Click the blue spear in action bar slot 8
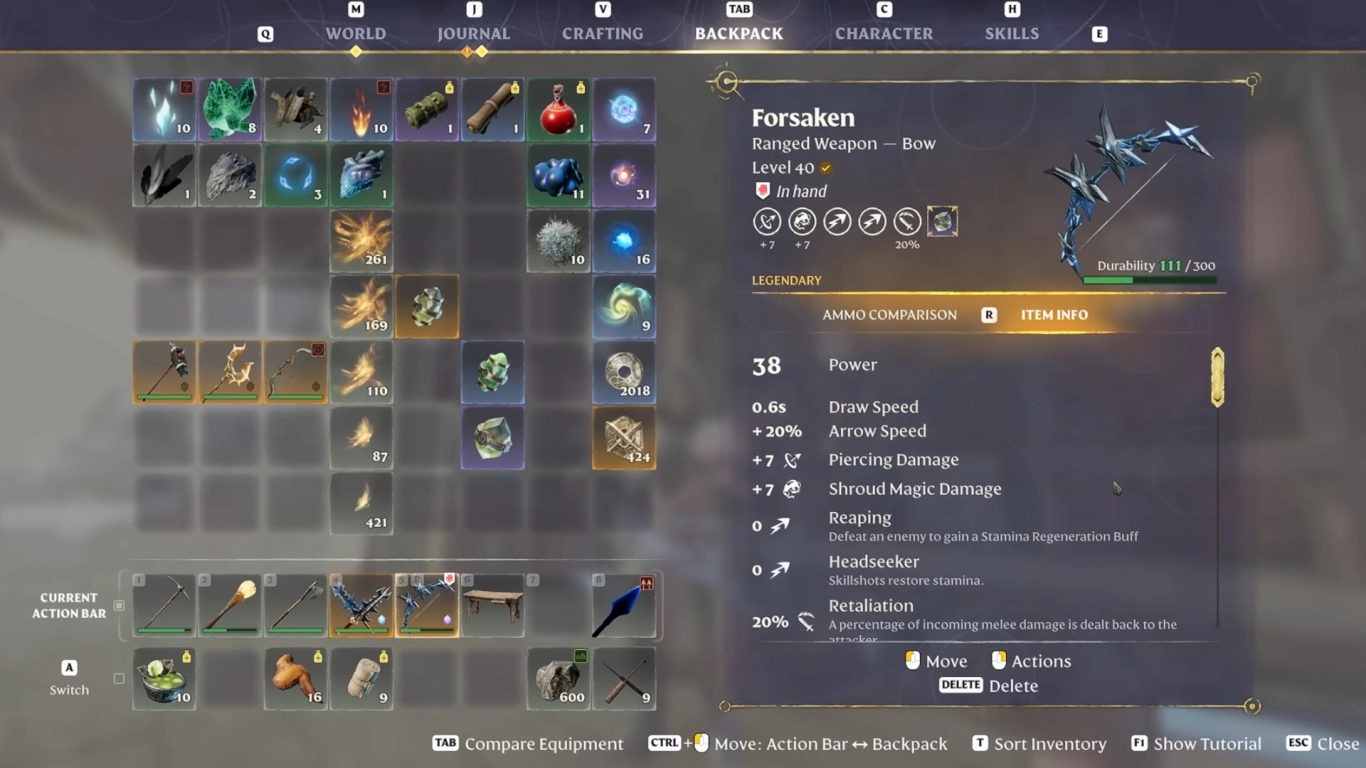1366x768 pixels. pos(625,605)
